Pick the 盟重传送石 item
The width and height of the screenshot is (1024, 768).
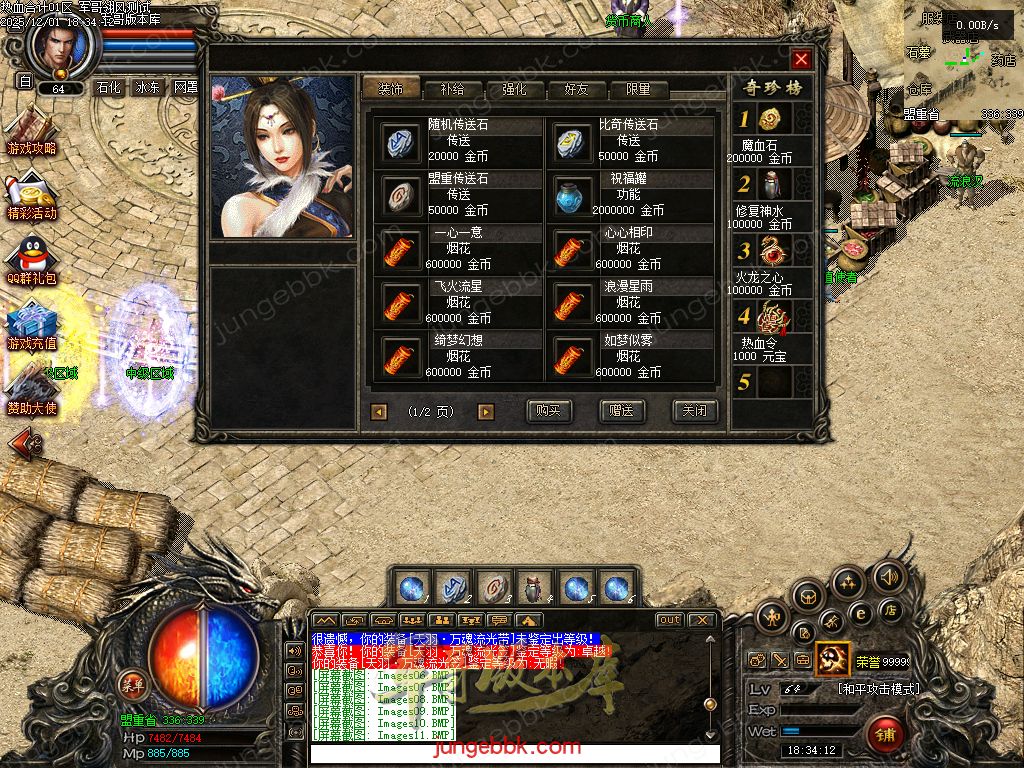pyautogui.click(x=402, y=195)
